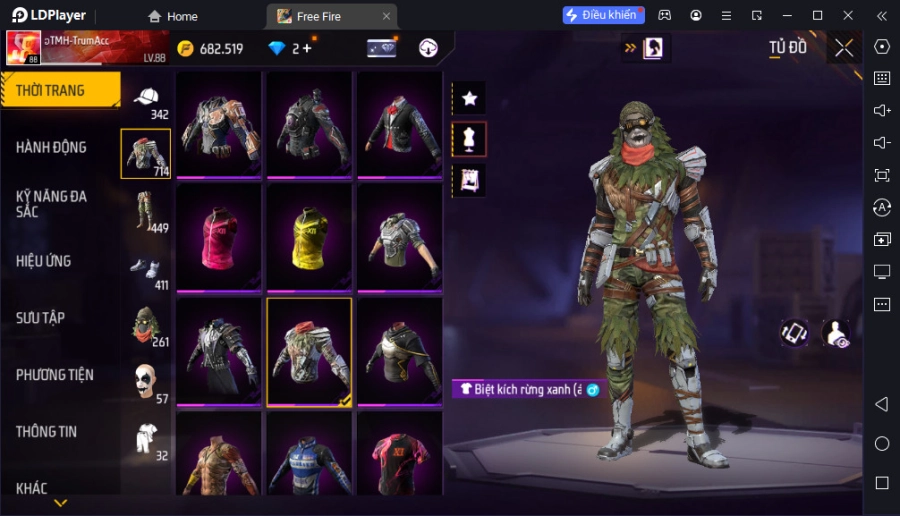
Task: Open the Thời Trang category
Action: pyautogui.click(x=60, y=90)
